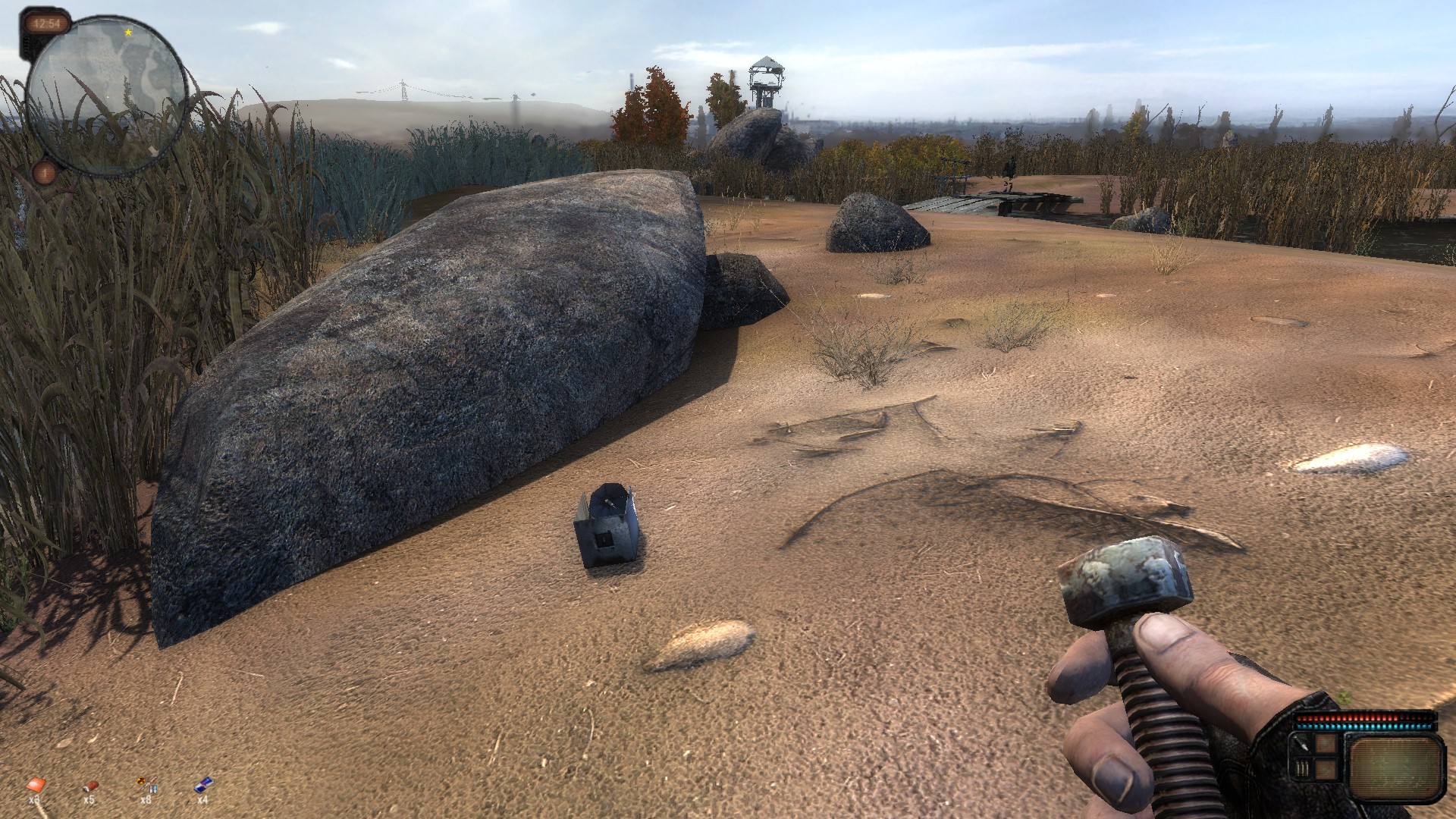
Task: Click the three-cartridge fire mode icon
Action: tap(1302, 768)
